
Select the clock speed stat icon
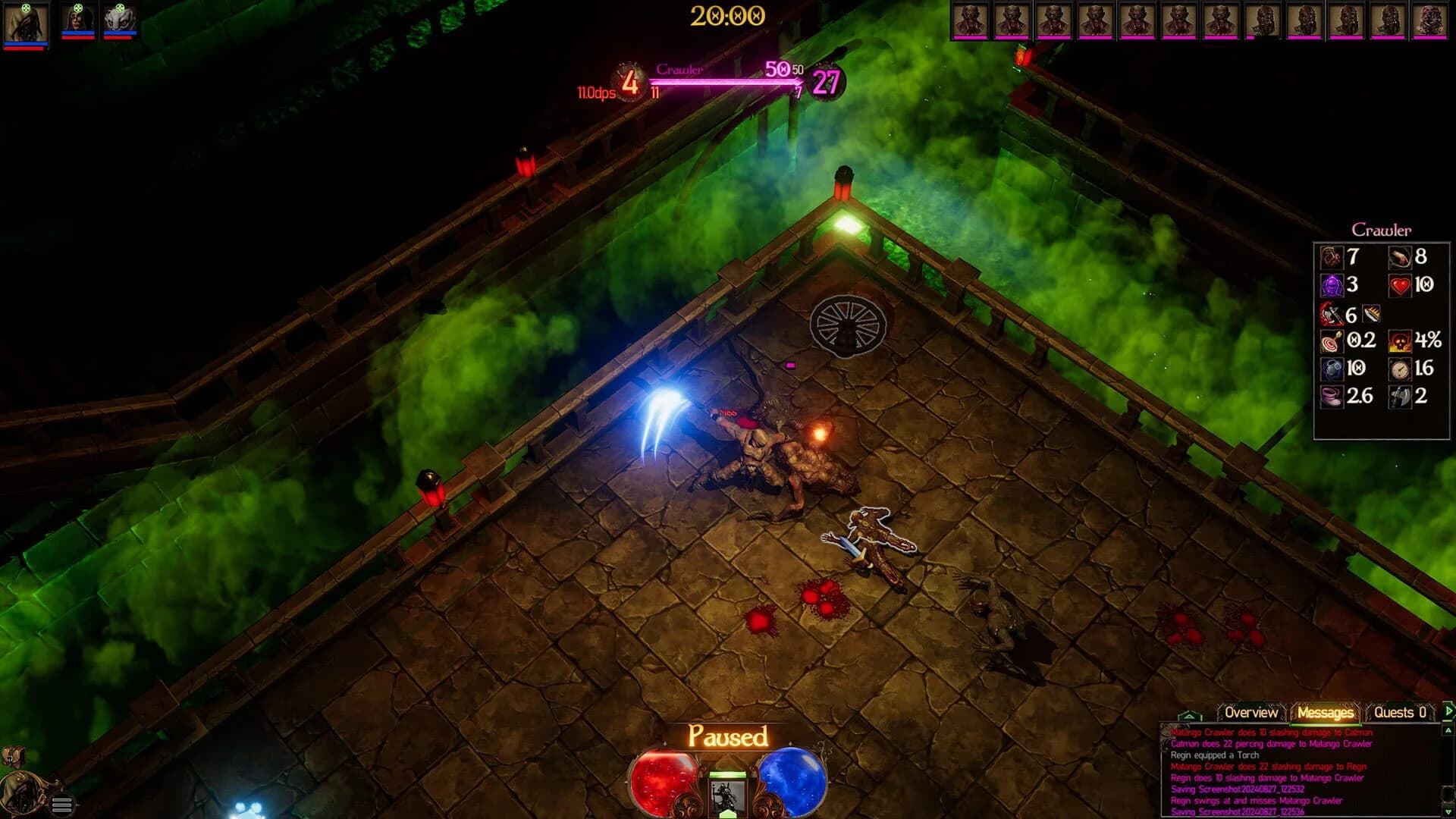click(x=1401, y=370)
